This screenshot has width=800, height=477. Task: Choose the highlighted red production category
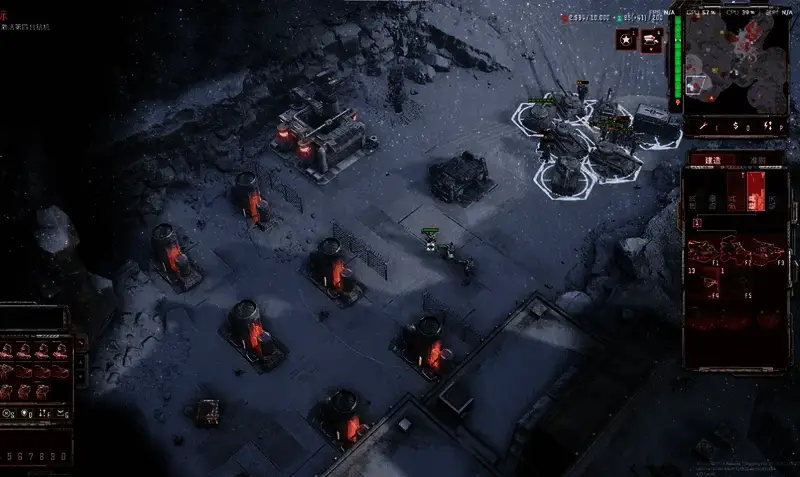(756, 190)
